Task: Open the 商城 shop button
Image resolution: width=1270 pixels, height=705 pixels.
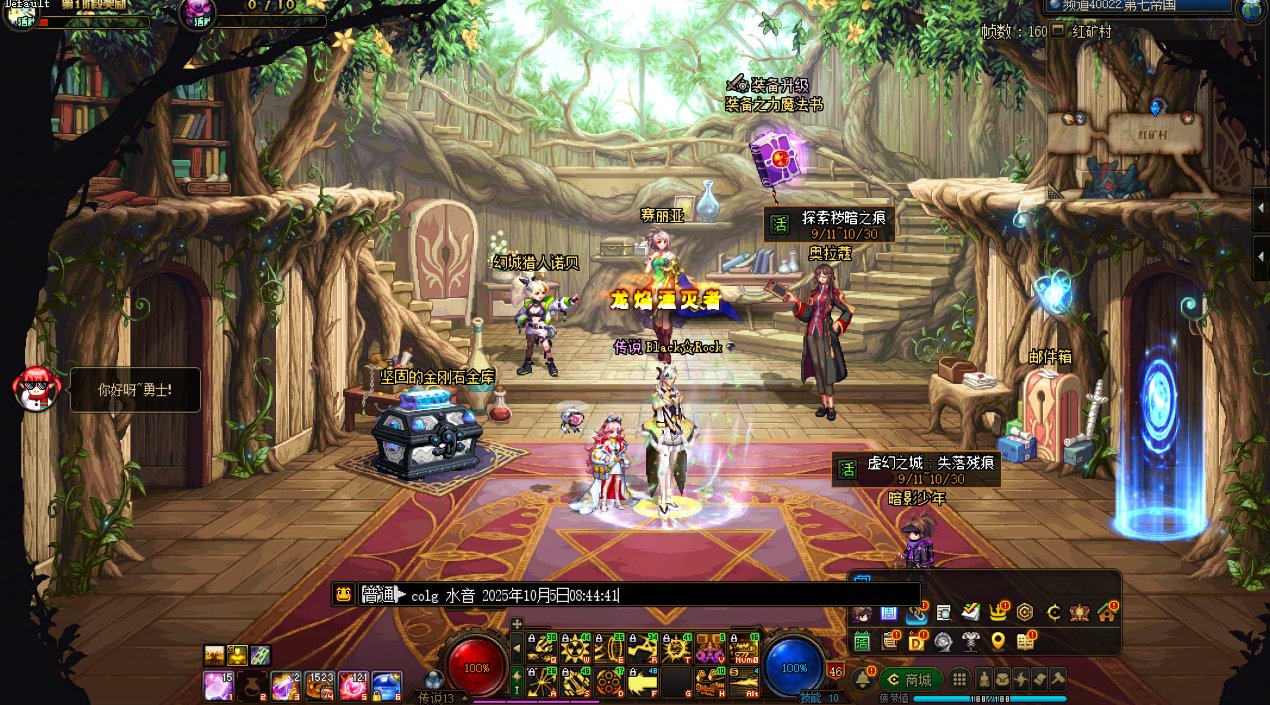Action: (x=911, y=680)
